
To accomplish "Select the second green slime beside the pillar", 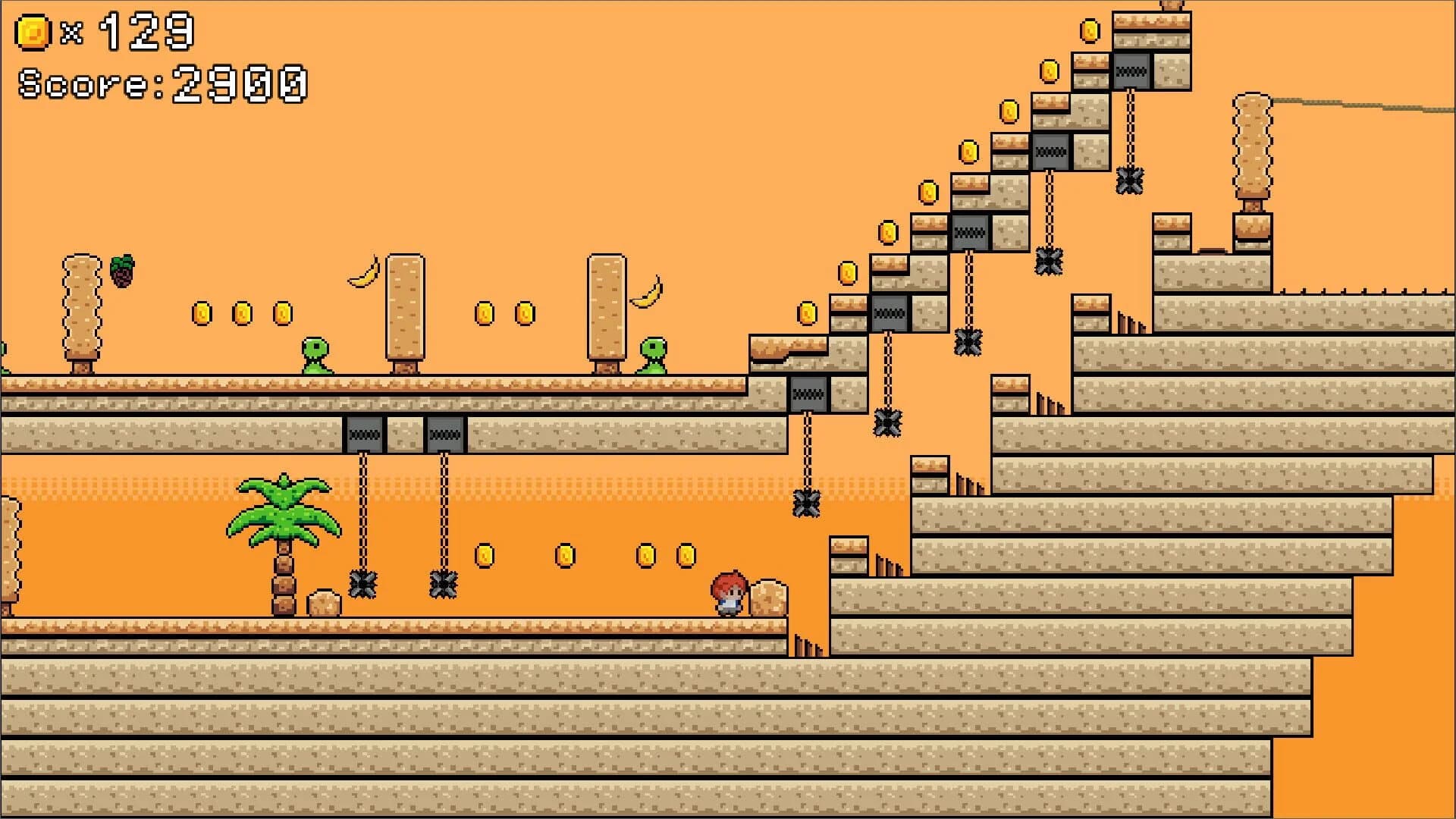I will pyautogui.click(x=652, y=356).
